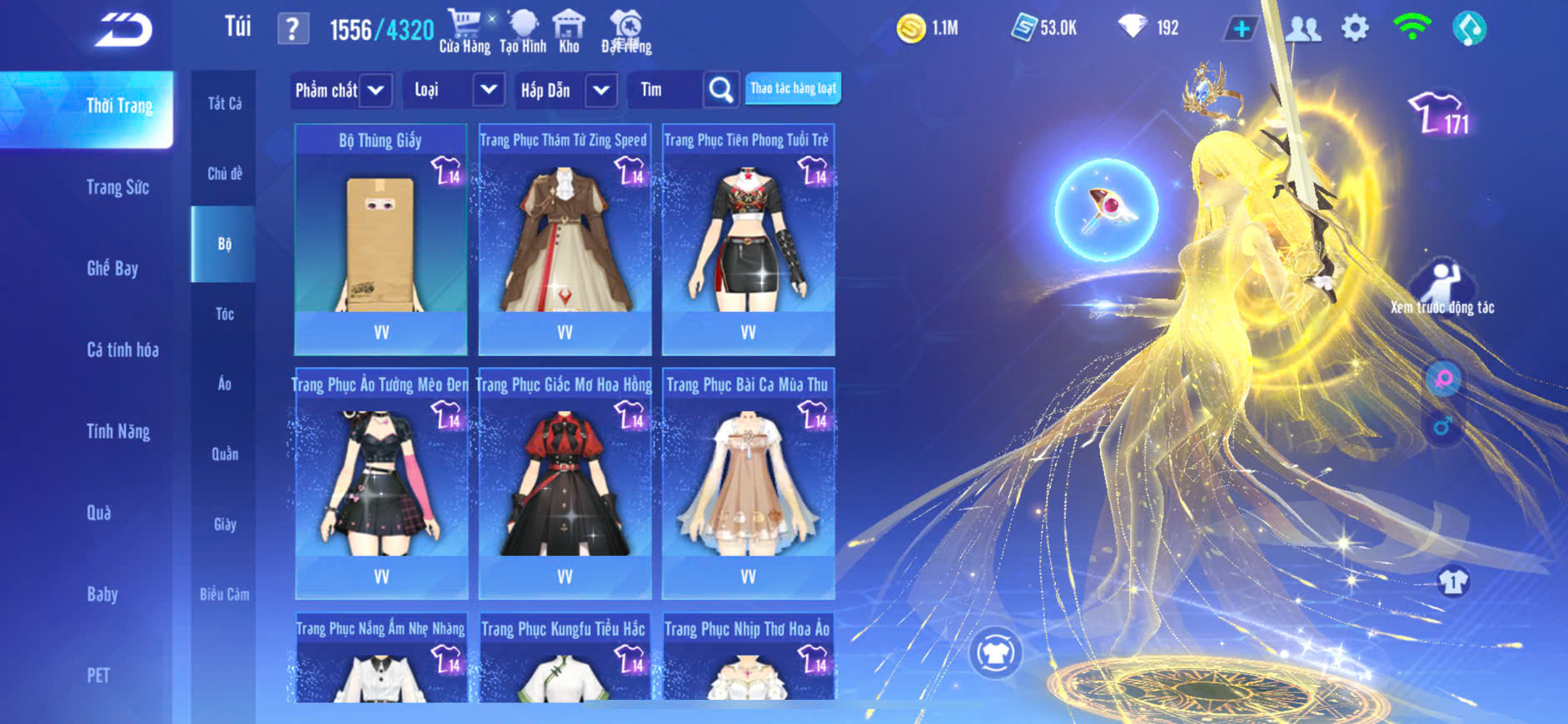This screenshot has height=724, width=1568.
Task: Choose Trang Phục Giấc Mơ Hoa Hồng outfit
Action: [x=565, y=483]
